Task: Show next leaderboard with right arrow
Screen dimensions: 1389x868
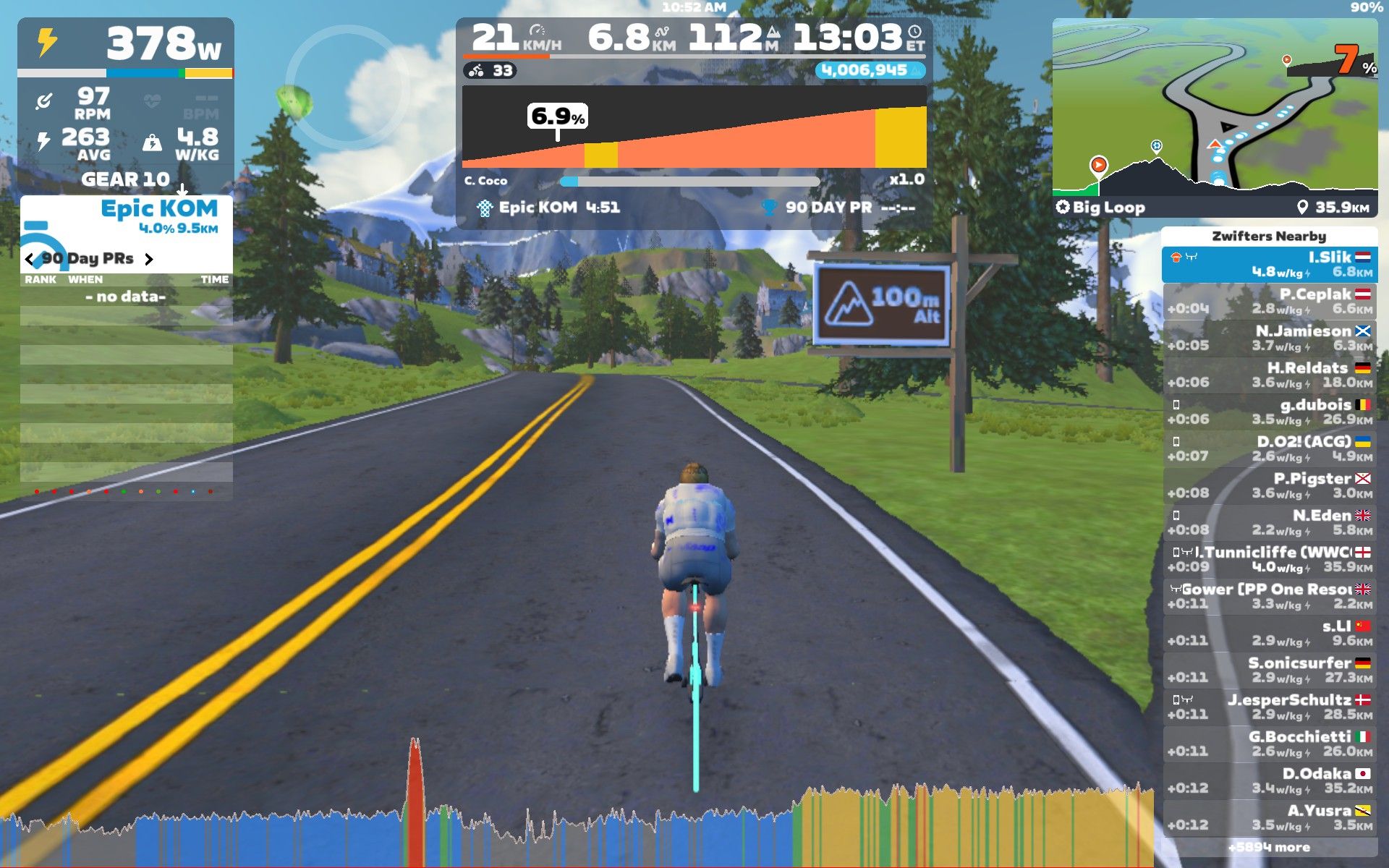Action: point(149,259)
